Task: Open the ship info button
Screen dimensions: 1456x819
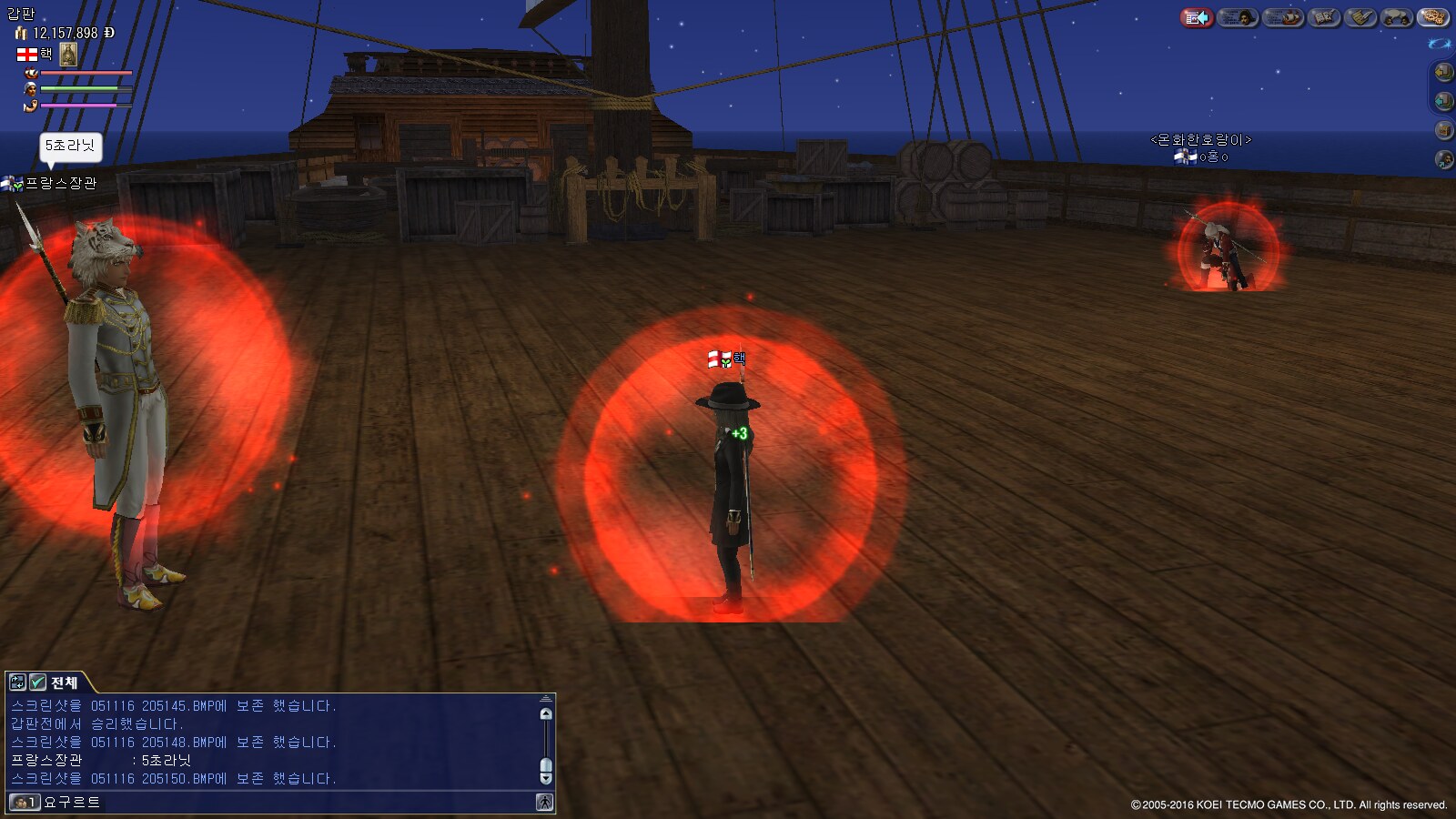Action: [1283, 17]
